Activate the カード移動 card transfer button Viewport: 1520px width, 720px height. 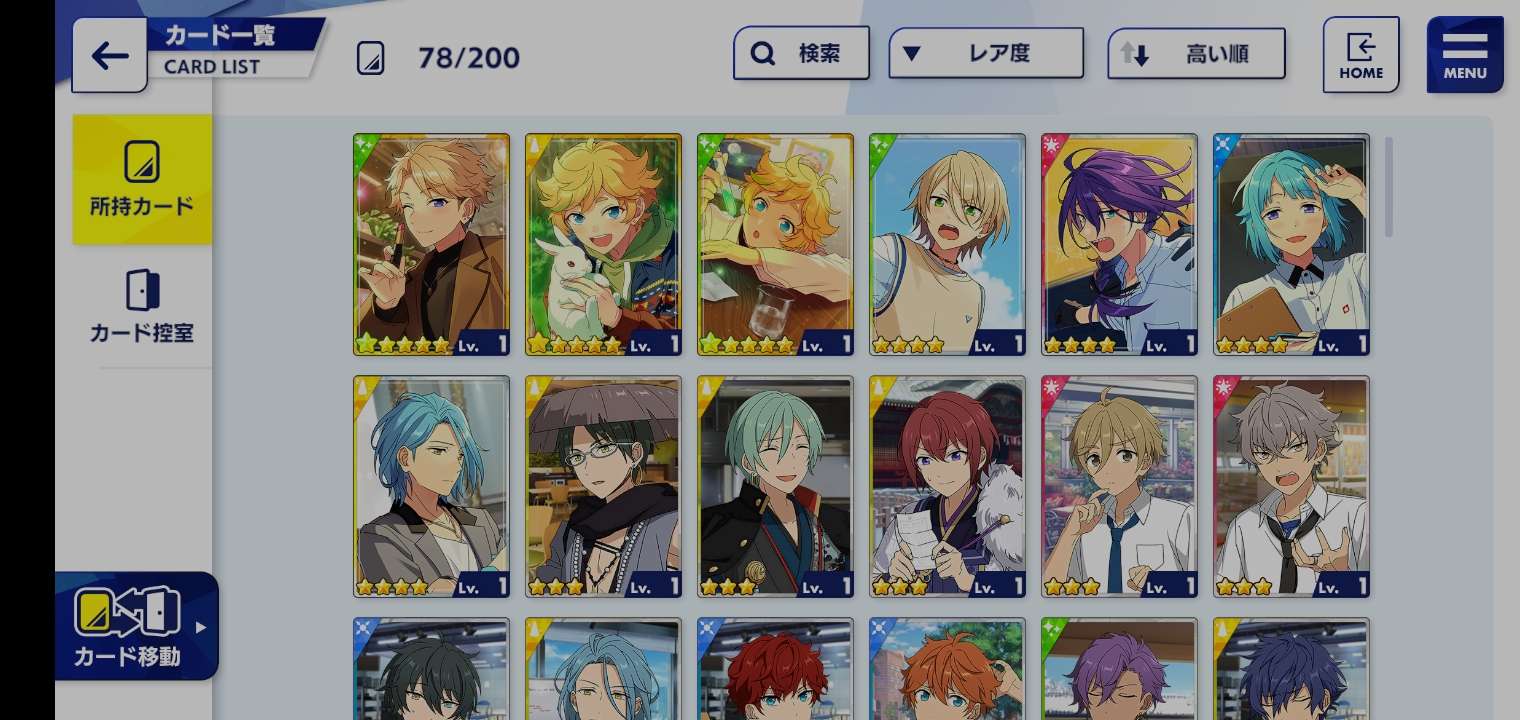[136, 626]
